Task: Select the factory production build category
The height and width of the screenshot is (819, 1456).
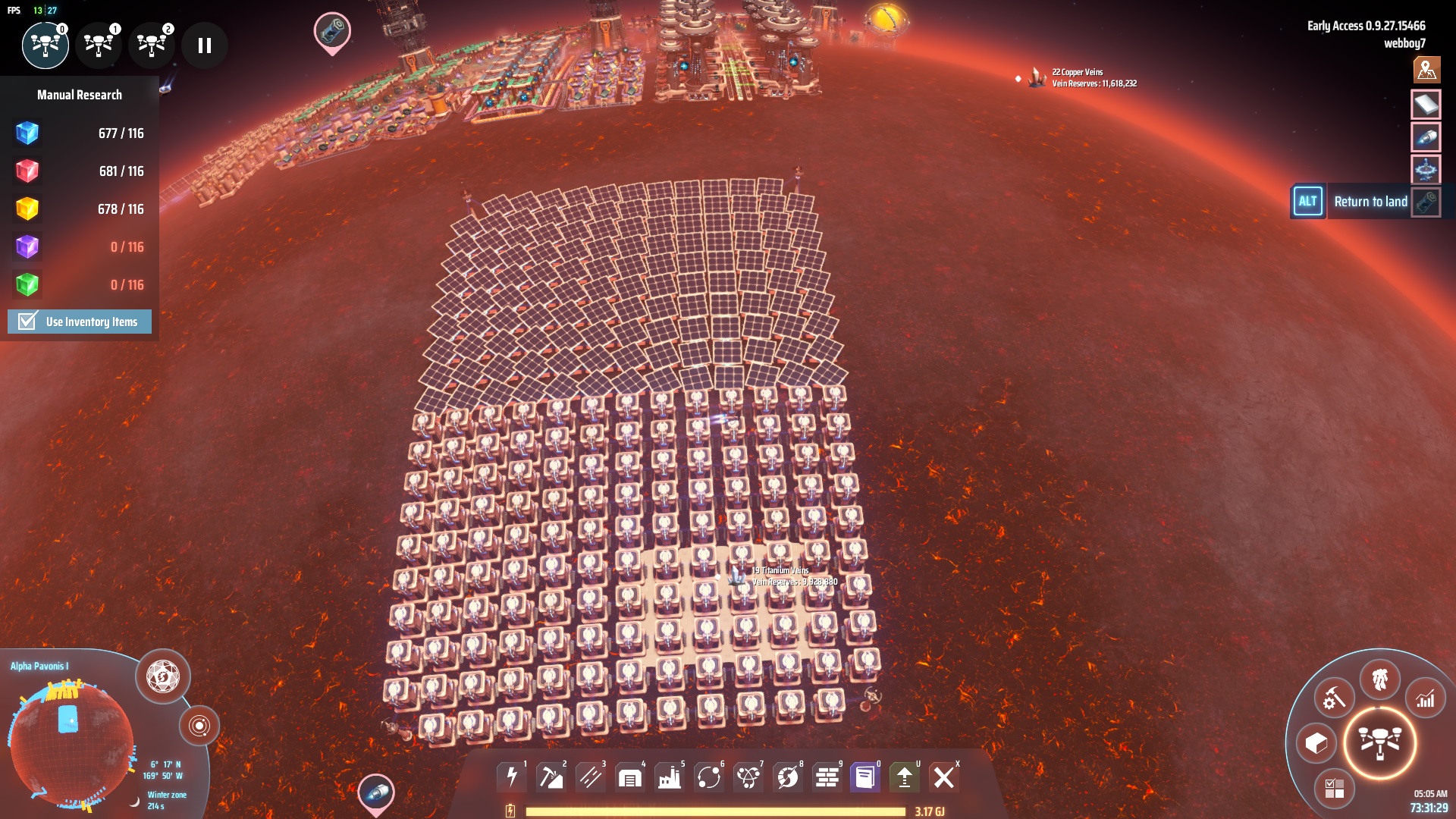Action: [669, 777]
